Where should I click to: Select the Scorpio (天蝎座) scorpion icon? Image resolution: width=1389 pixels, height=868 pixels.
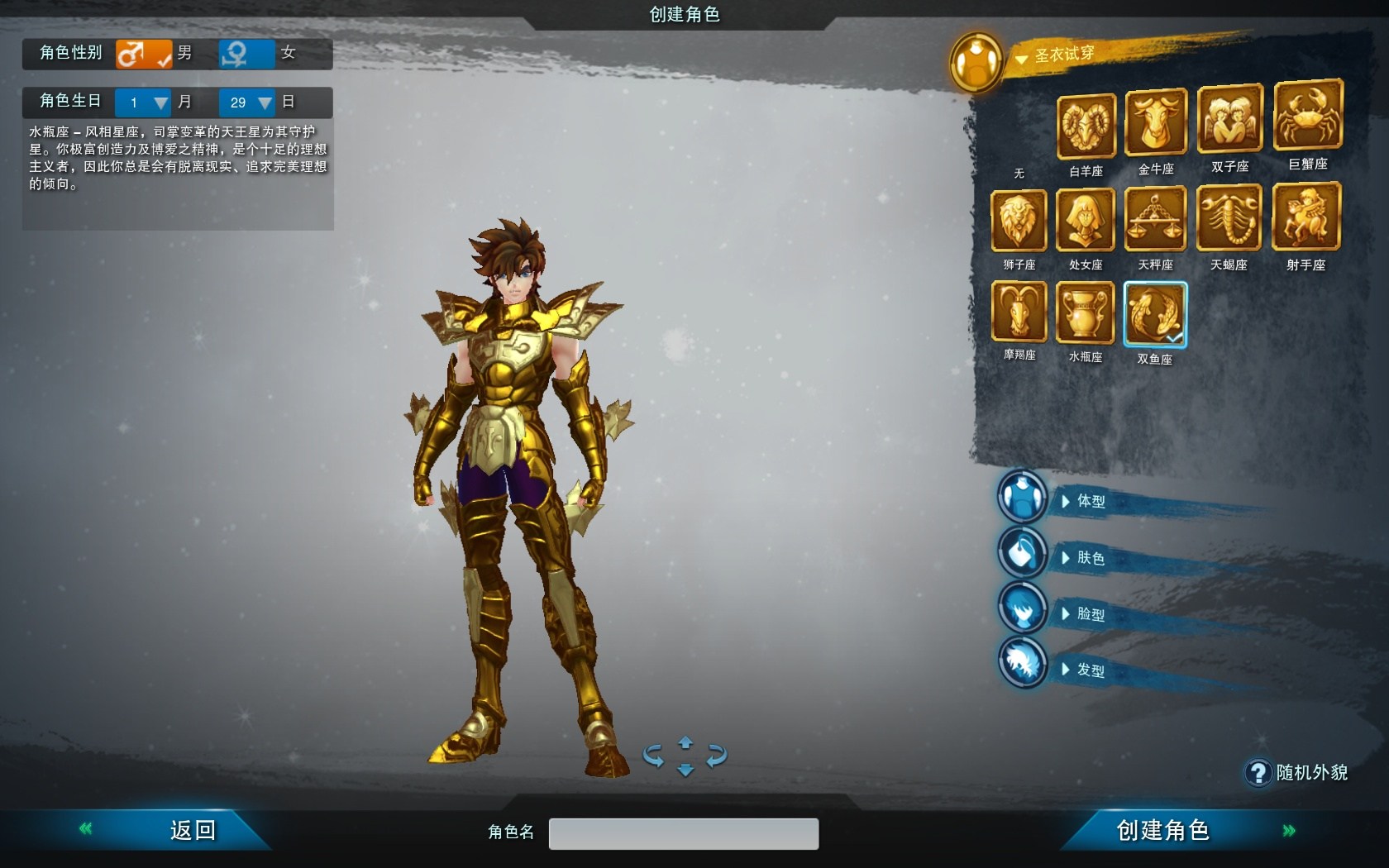[x=1229, y=218]
